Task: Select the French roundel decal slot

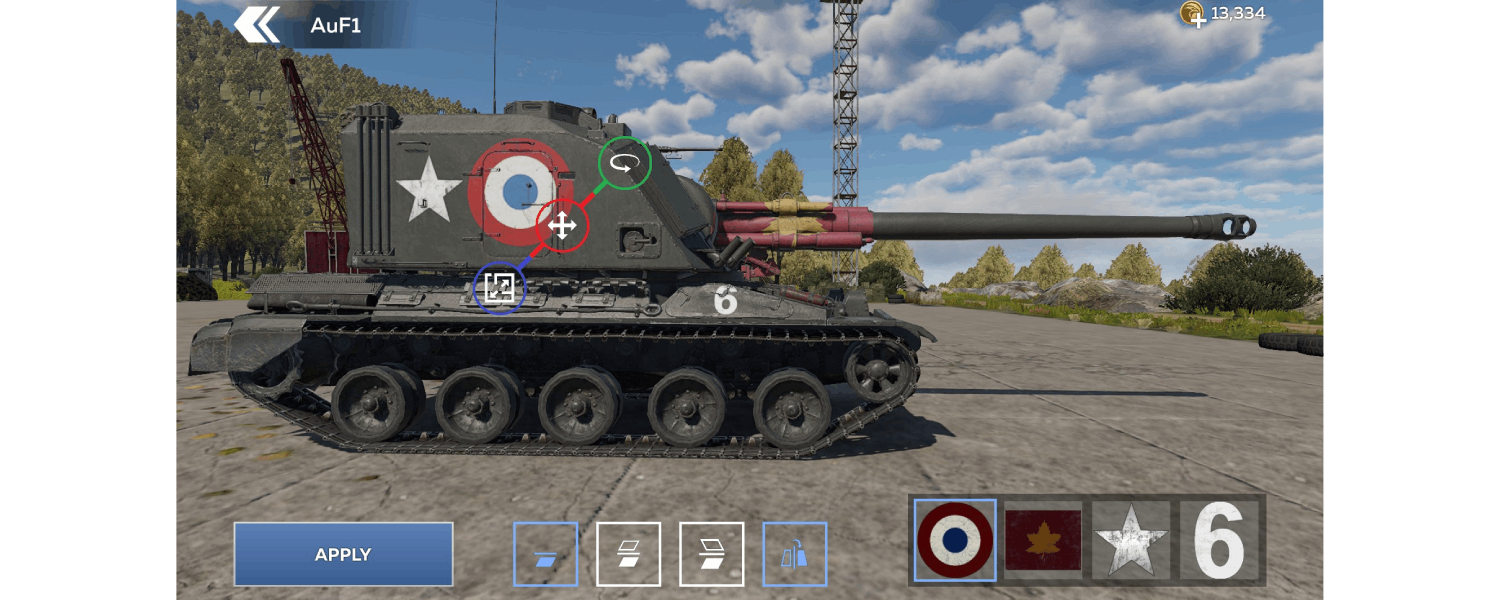Action: pyautogui.click(x=955, y=540)
